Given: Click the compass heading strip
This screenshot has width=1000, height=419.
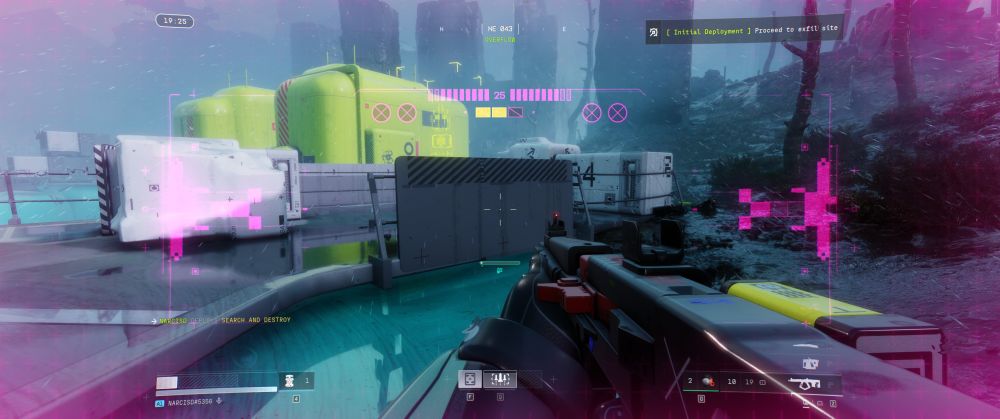Looking at the screenshot, I should 499,29.
